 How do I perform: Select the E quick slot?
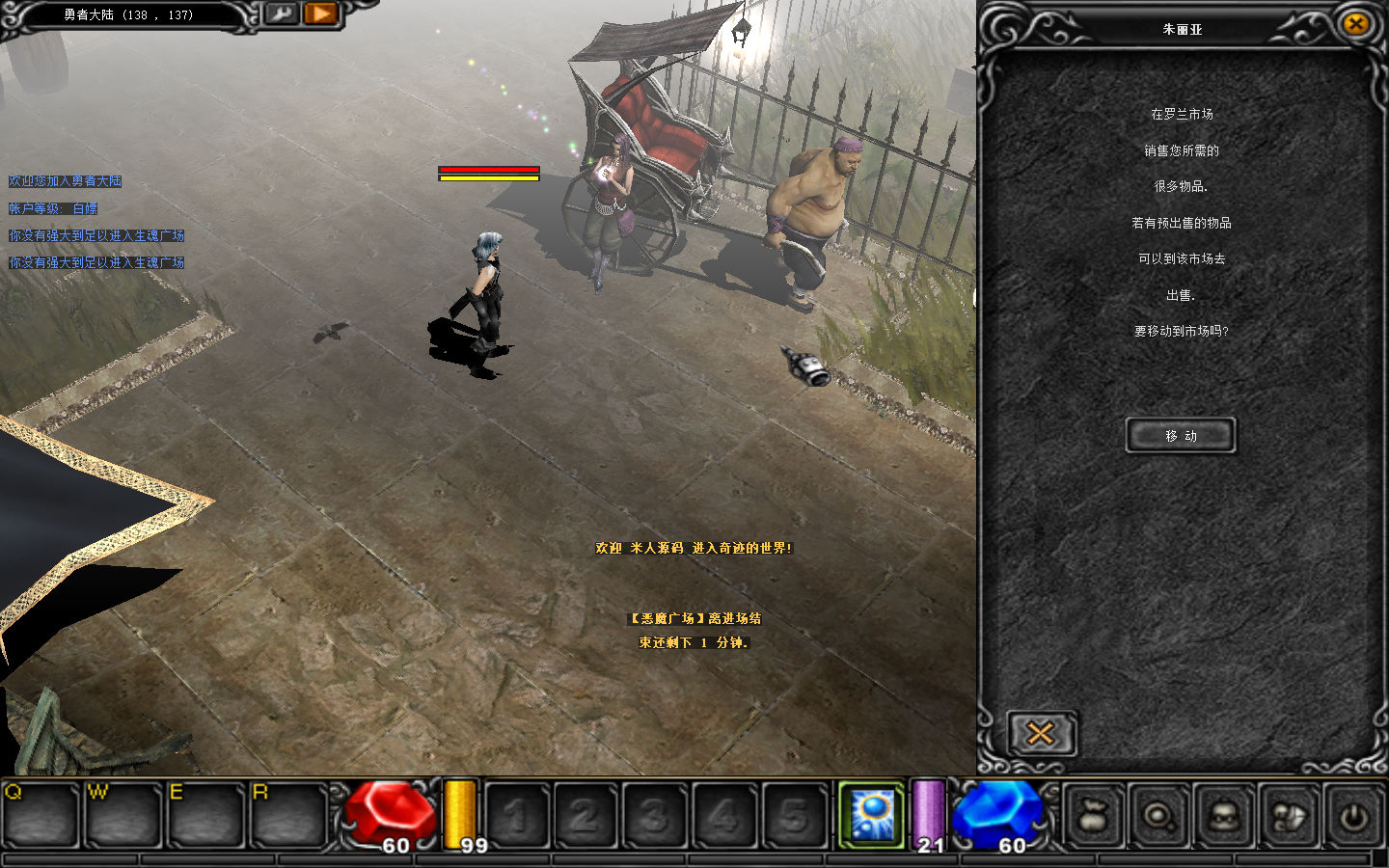(x=205, y=815)
